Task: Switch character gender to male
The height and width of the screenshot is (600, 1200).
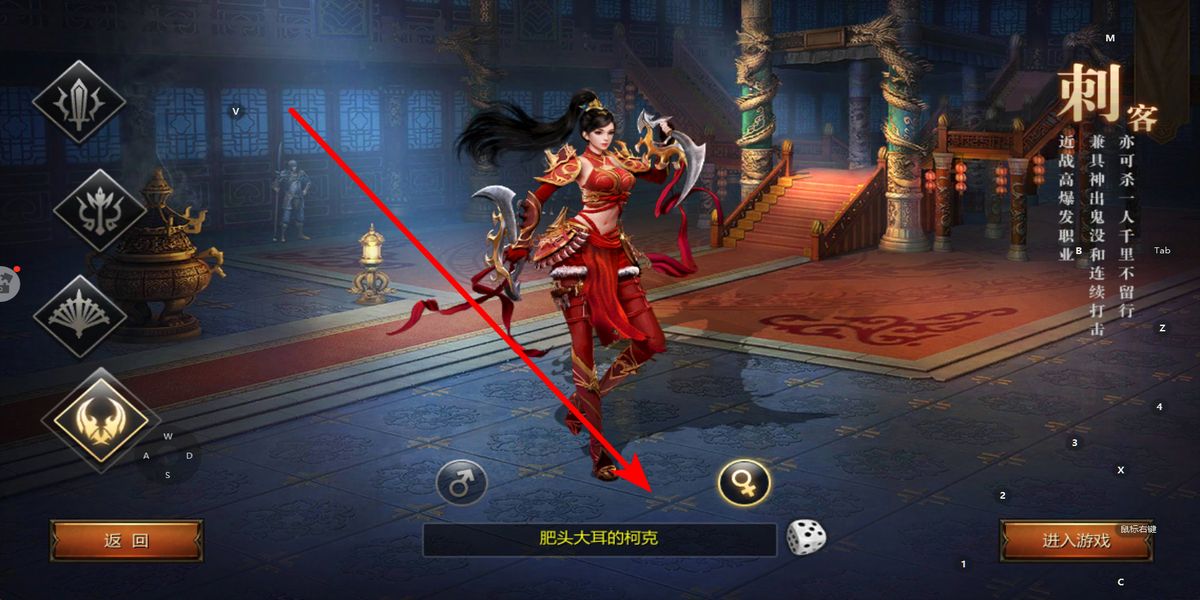Action: pyautogui.click(x=461, y=485)
